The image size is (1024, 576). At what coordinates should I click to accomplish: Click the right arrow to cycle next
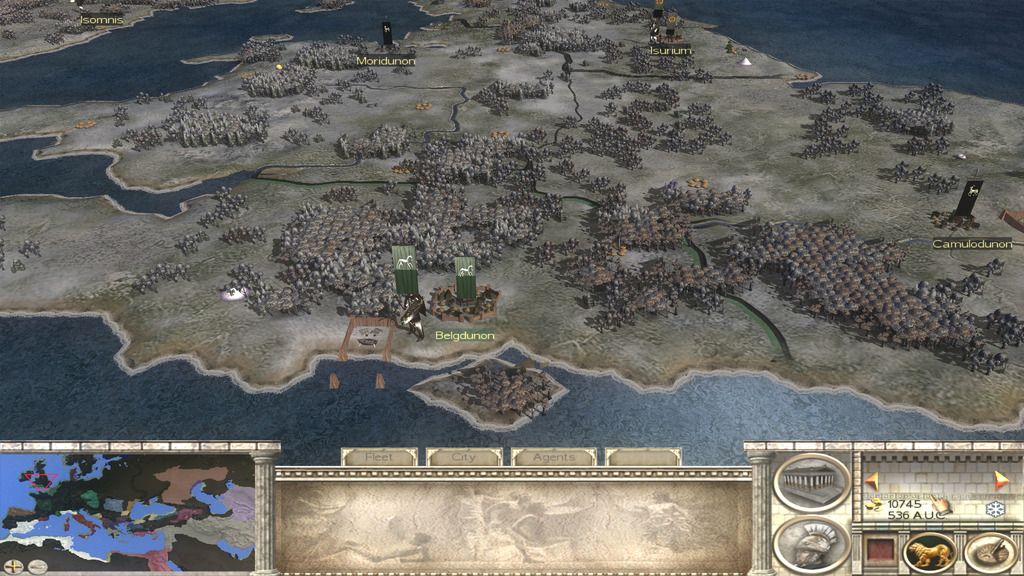[x=1002, y=480]
